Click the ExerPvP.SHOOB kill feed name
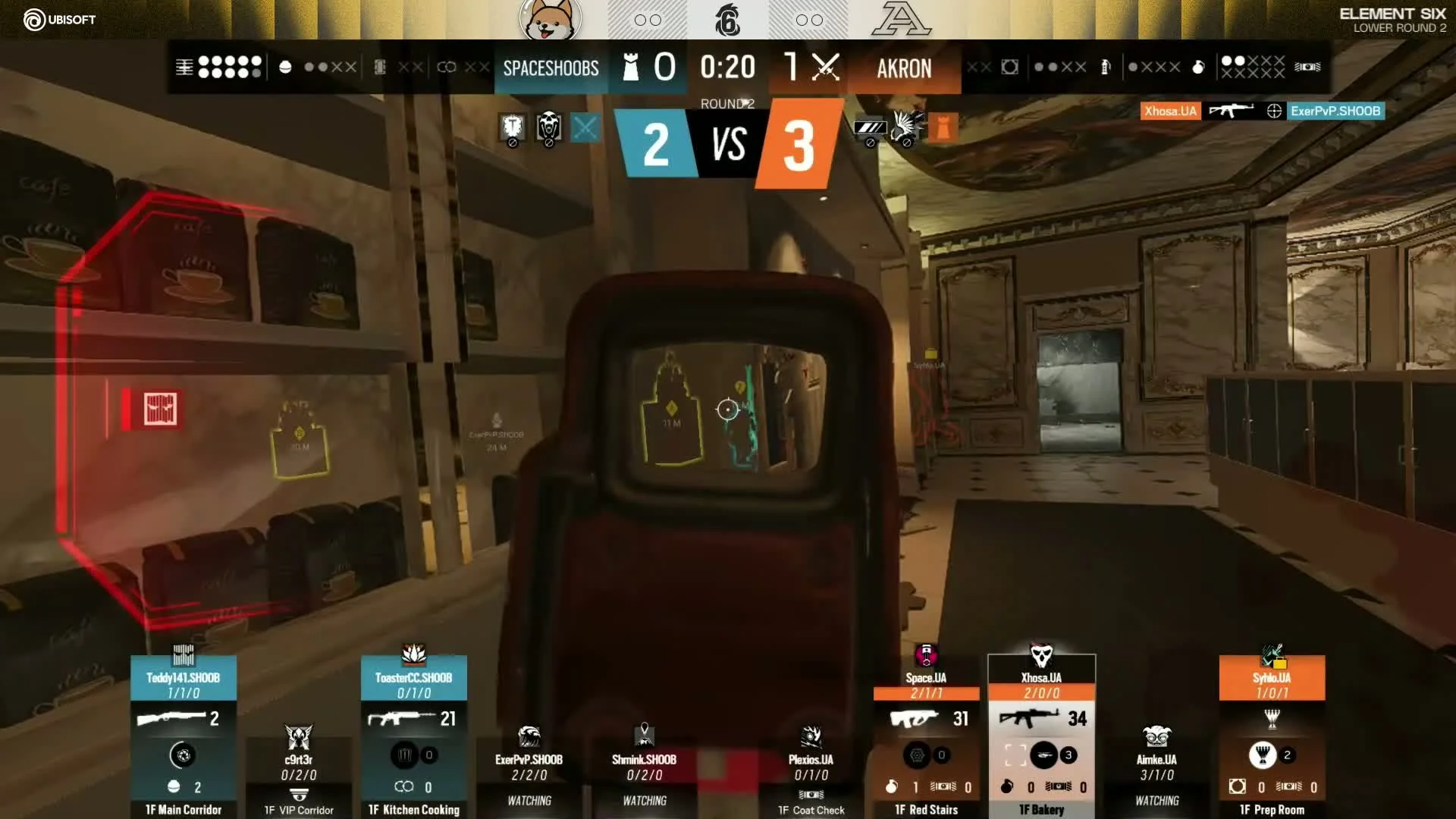This screenshot has height=819, width=1456. coord(1337,111)
